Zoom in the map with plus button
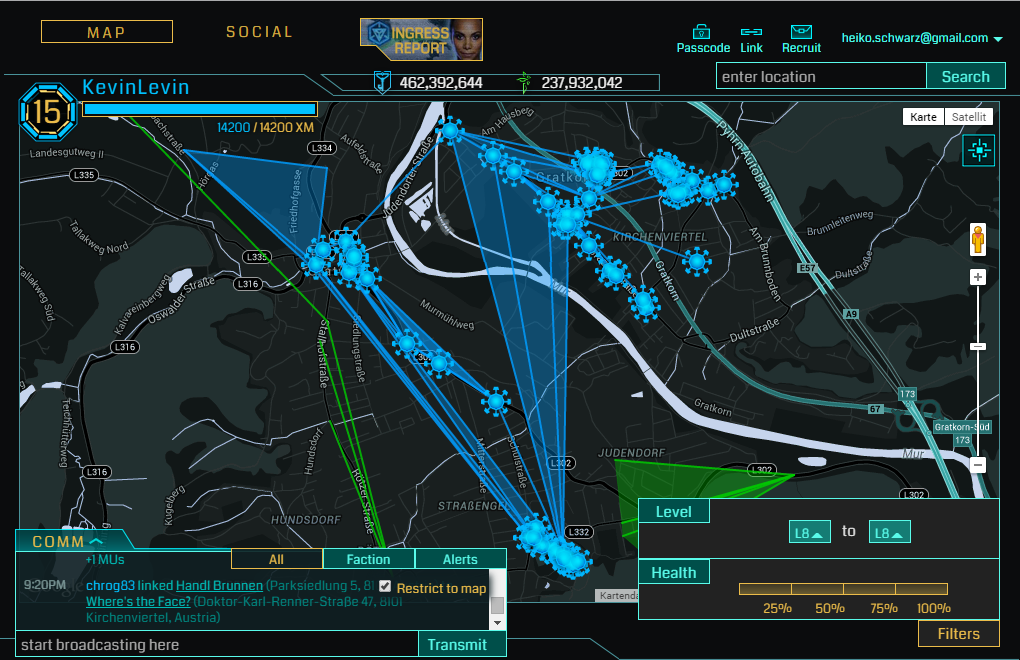 978,277
